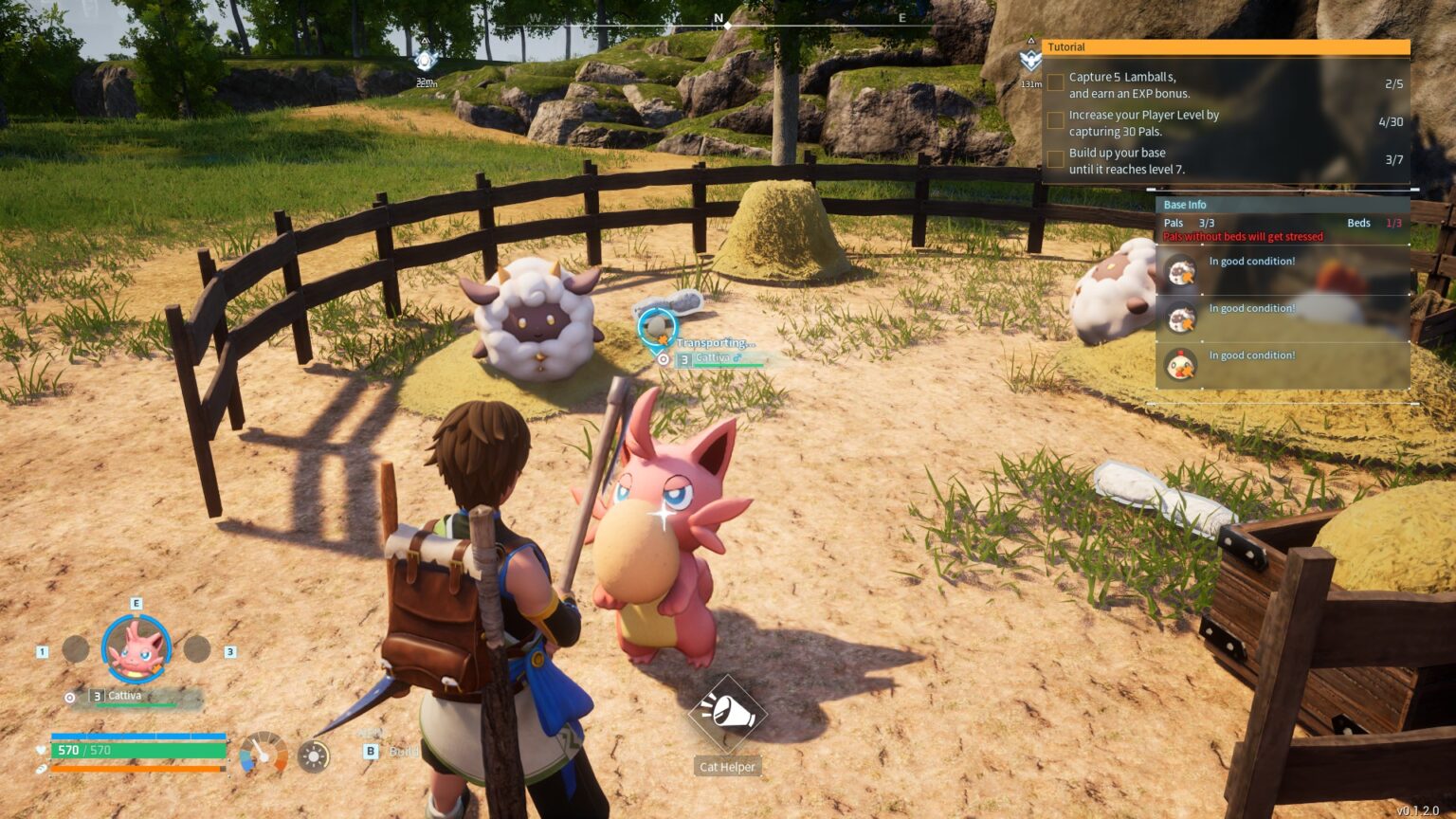
Task: Activate the Cat Helper megaphone icon
Action: tap(727, 713)
